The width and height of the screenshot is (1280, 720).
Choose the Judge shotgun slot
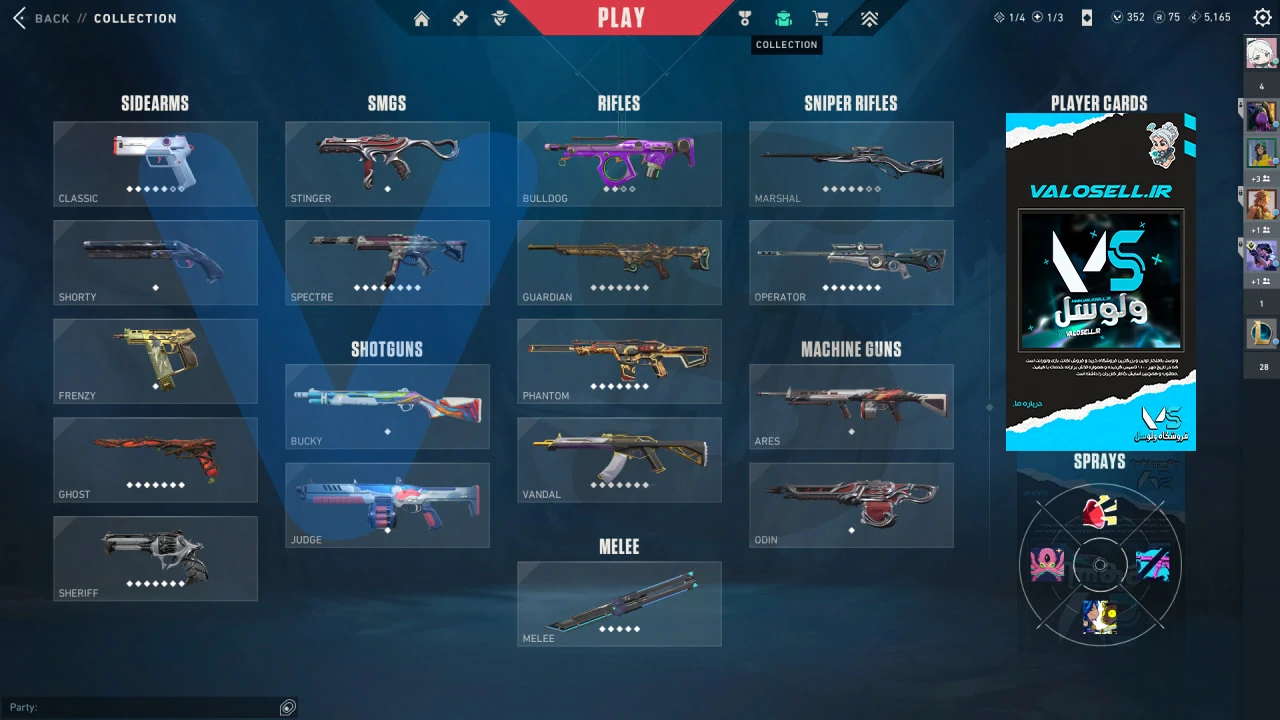pyautogui.click(x=387, y=505)
